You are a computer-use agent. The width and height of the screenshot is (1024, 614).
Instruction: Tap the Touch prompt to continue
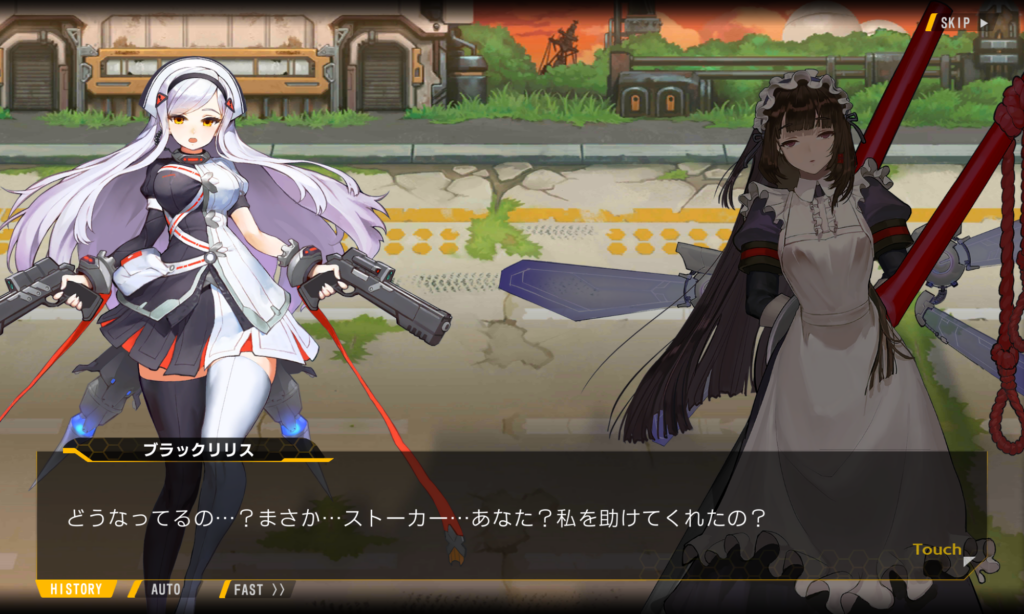pyautogui.click(x=940, y=550)
